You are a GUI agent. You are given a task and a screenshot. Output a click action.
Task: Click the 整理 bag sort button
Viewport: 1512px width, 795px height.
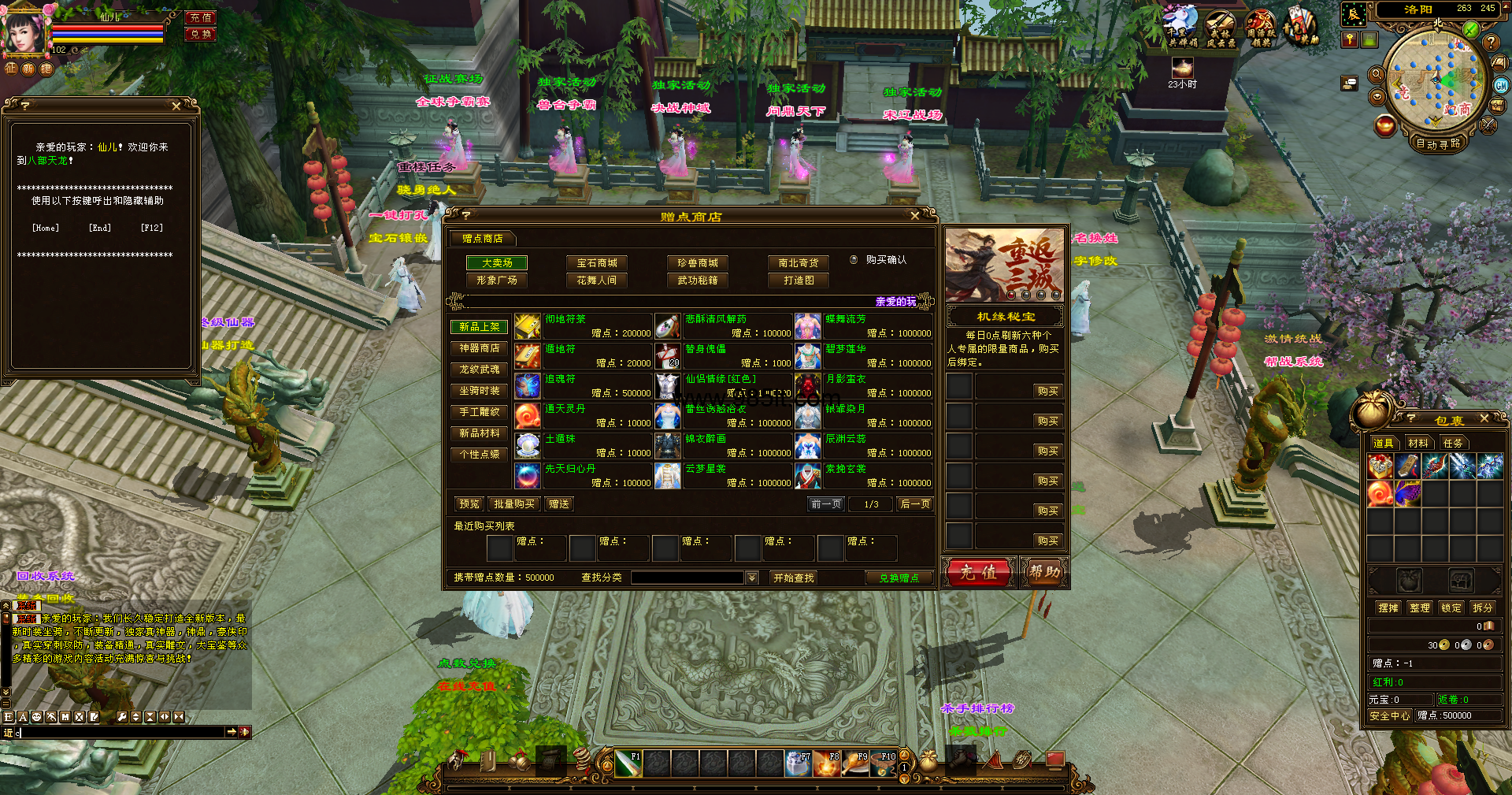(1420, 608)
